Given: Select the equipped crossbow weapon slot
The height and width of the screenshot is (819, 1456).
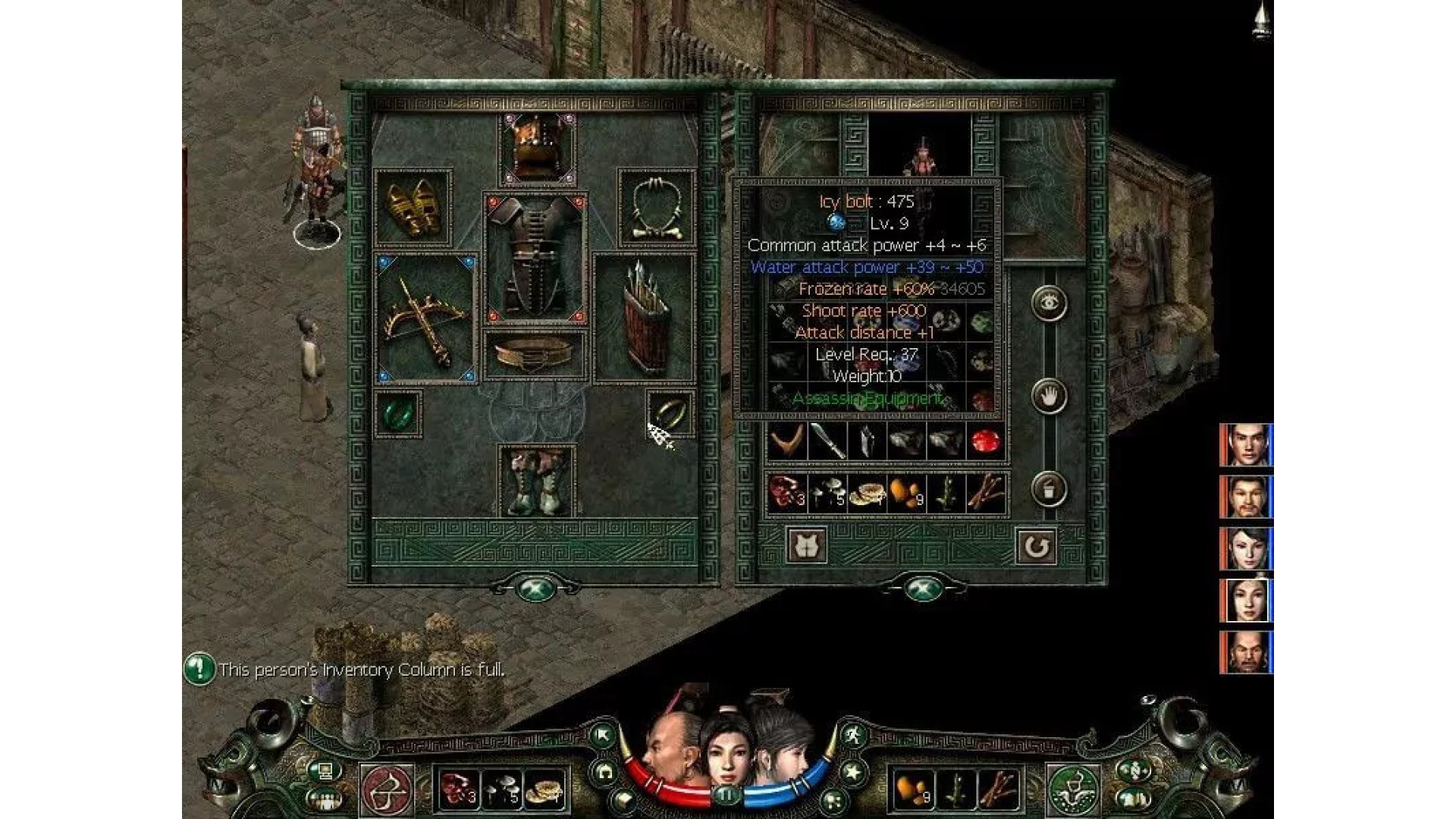Looking at the screenshot, I should (x=425, y=318).
